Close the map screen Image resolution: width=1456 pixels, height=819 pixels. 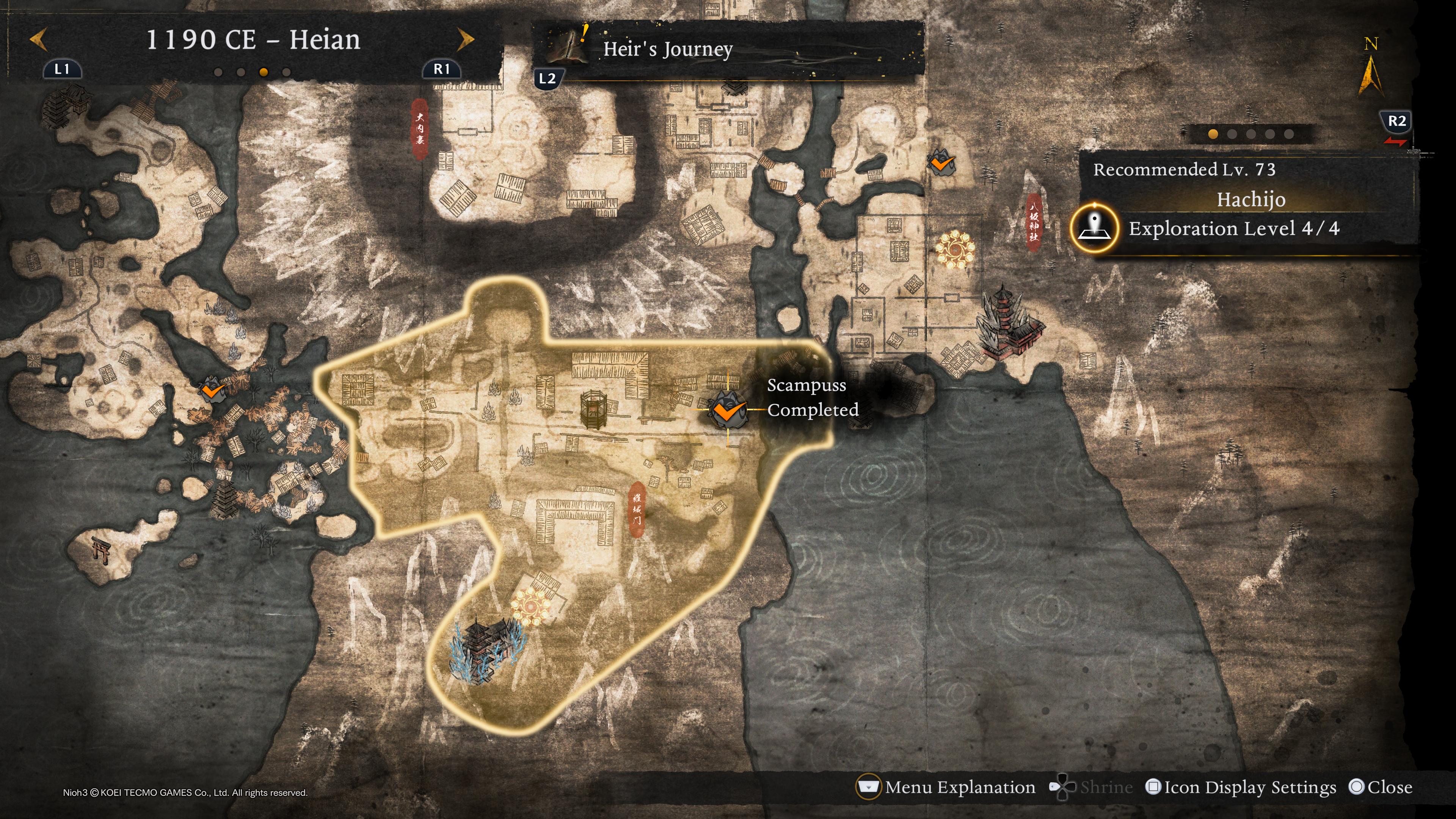coord(1380,787)
